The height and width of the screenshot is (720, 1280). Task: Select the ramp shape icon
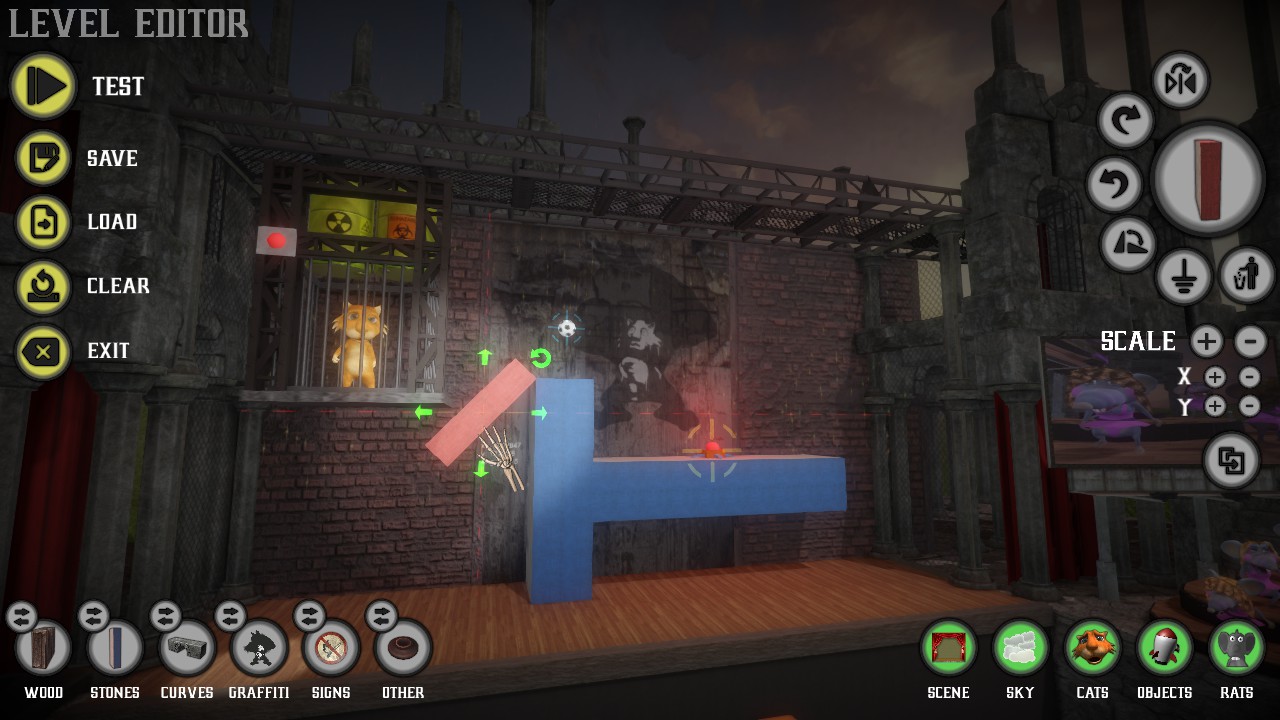point(1127,245)
